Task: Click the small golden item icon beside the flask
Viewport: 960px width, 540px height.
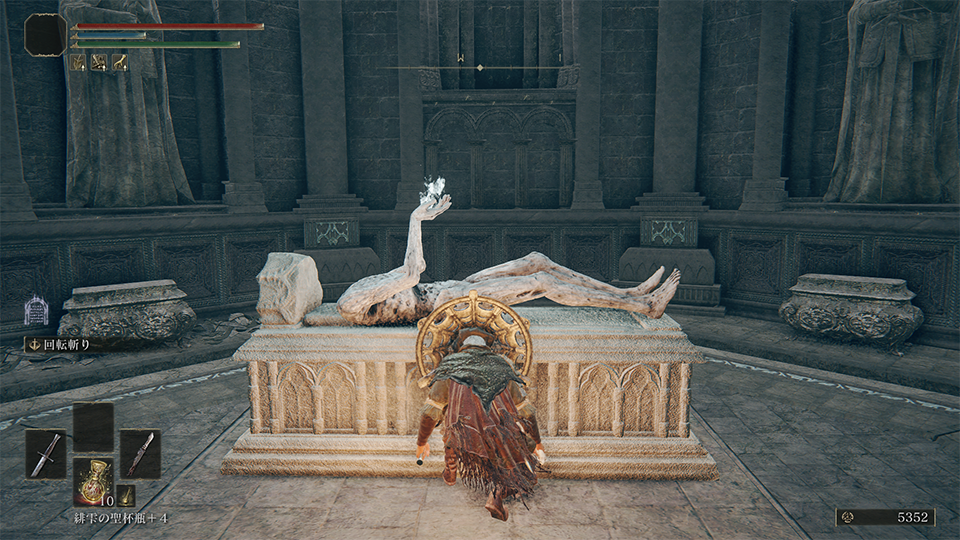Action: (x=125, y=494)
